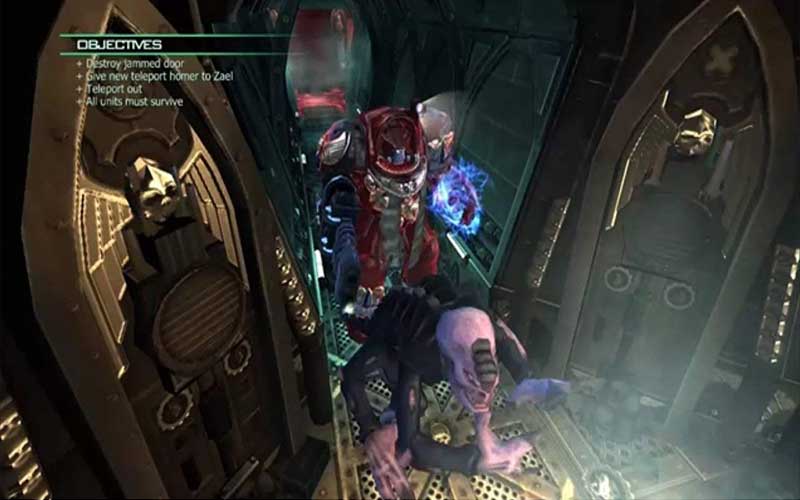Select the teleport homer to Zael objective
800x500 pixels.
(x=151, y=77)
